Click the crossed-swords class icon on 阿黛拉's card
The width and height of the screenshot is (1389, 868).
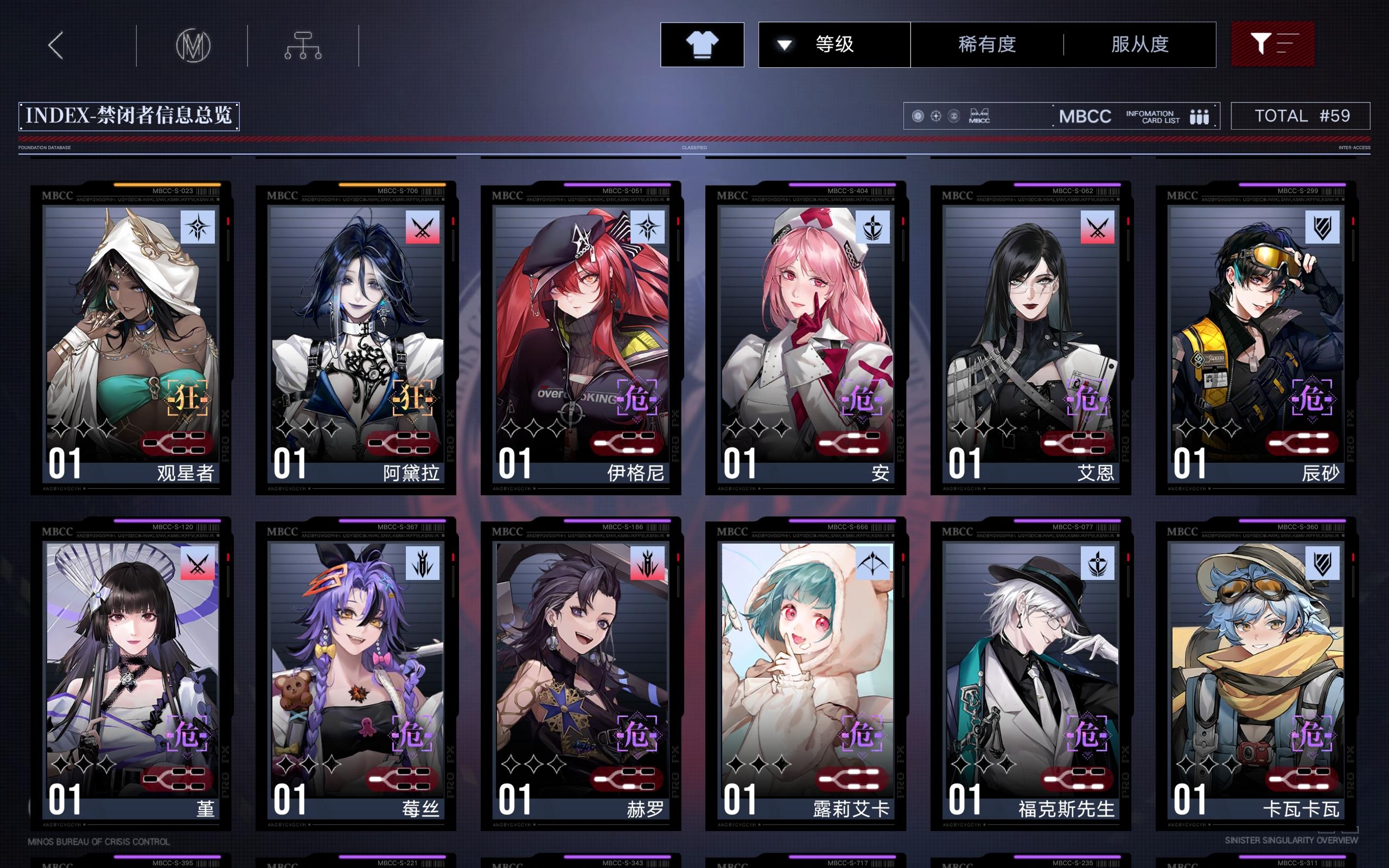pyautogui.click(x=423, y=226)
